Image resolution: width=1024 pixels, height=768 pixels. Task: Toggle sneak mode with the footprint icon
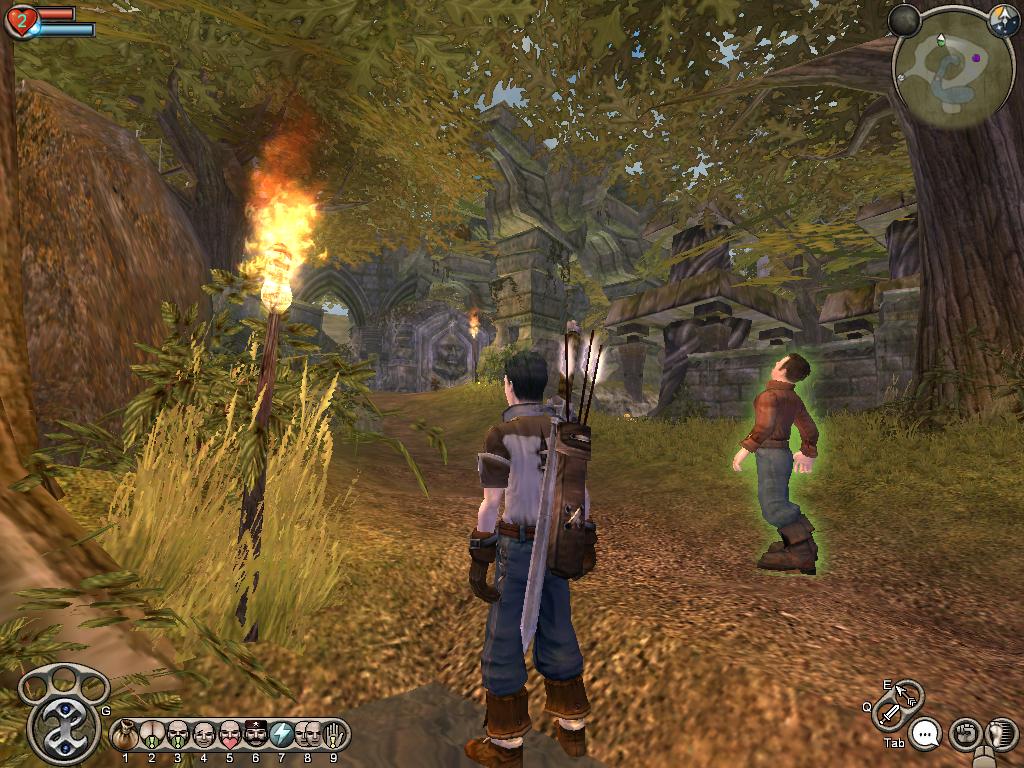coord(1000,733)
